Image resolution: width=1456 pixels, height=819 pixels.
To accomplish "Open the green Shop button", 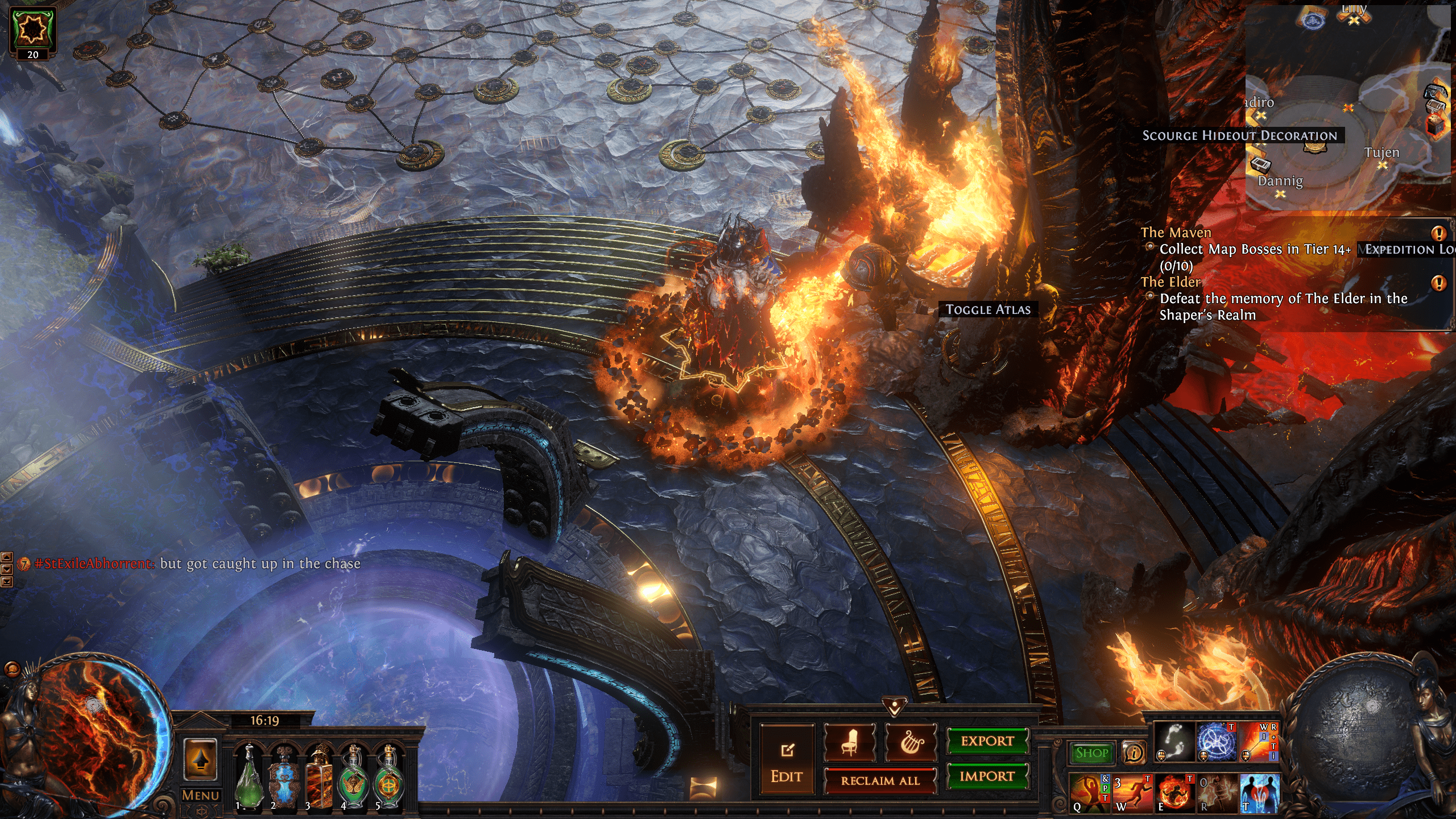I will tap(1091, 753).
